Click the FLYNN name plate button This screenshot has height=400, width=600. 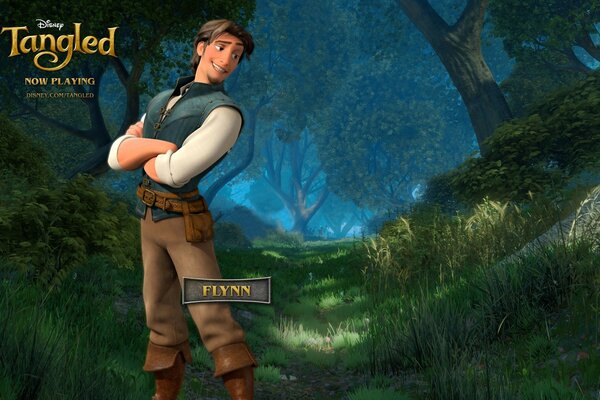[226, 291]
